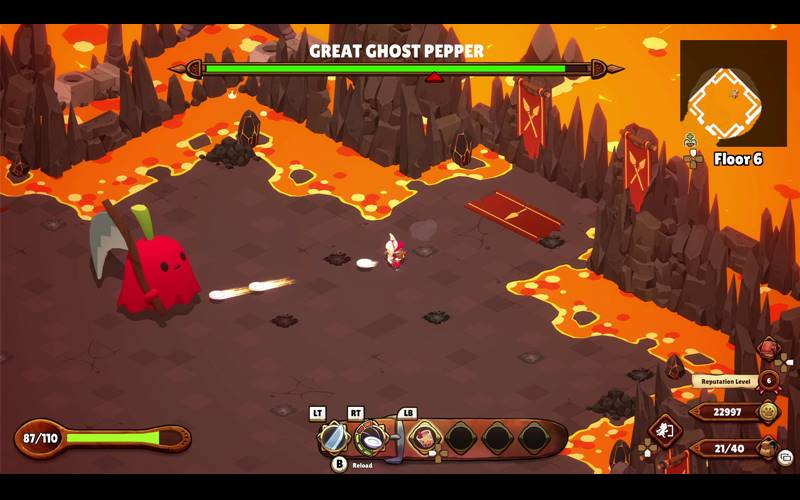800x500 pixels.
Task: Open the dungeon minimap
Action: (x=733, y=93)
